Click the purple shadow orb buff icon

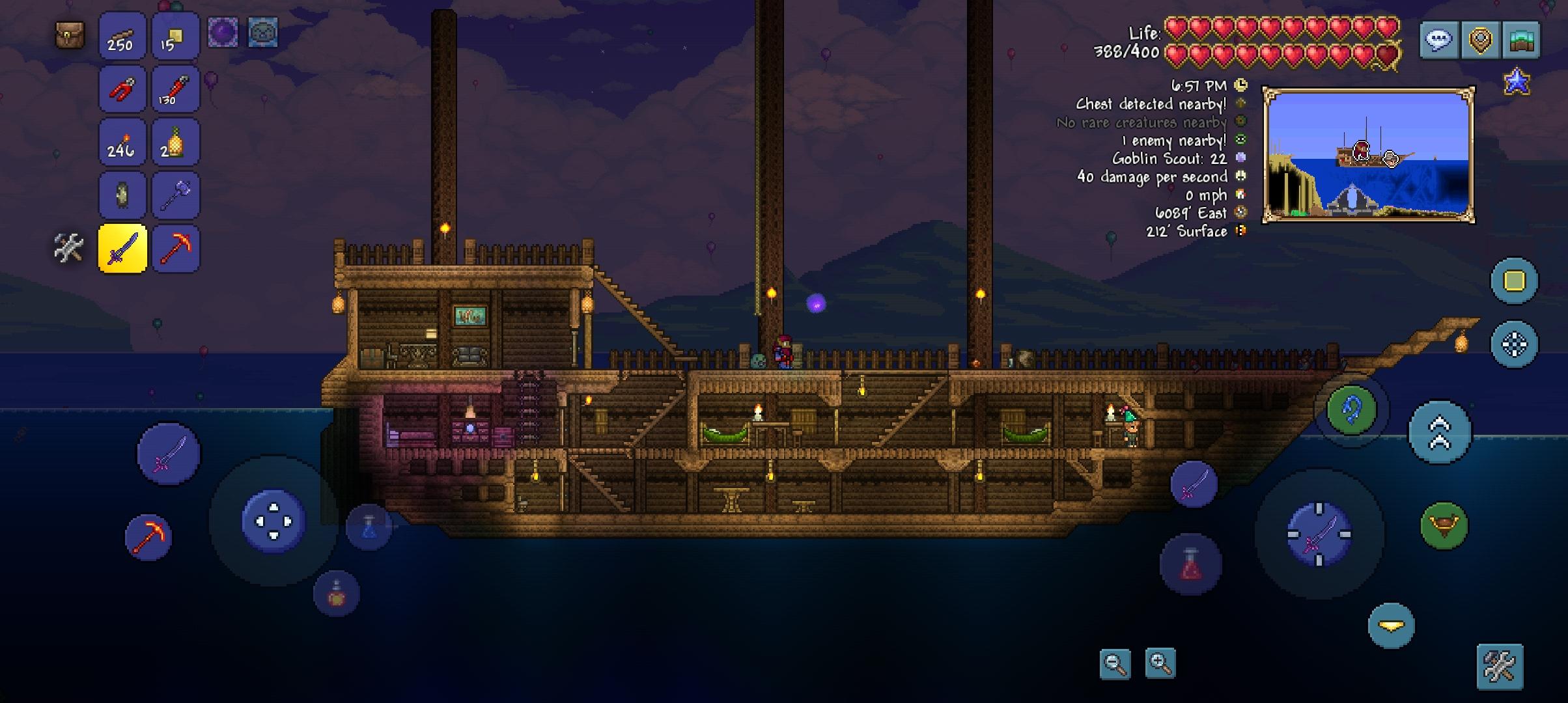(x=223, y=32)
